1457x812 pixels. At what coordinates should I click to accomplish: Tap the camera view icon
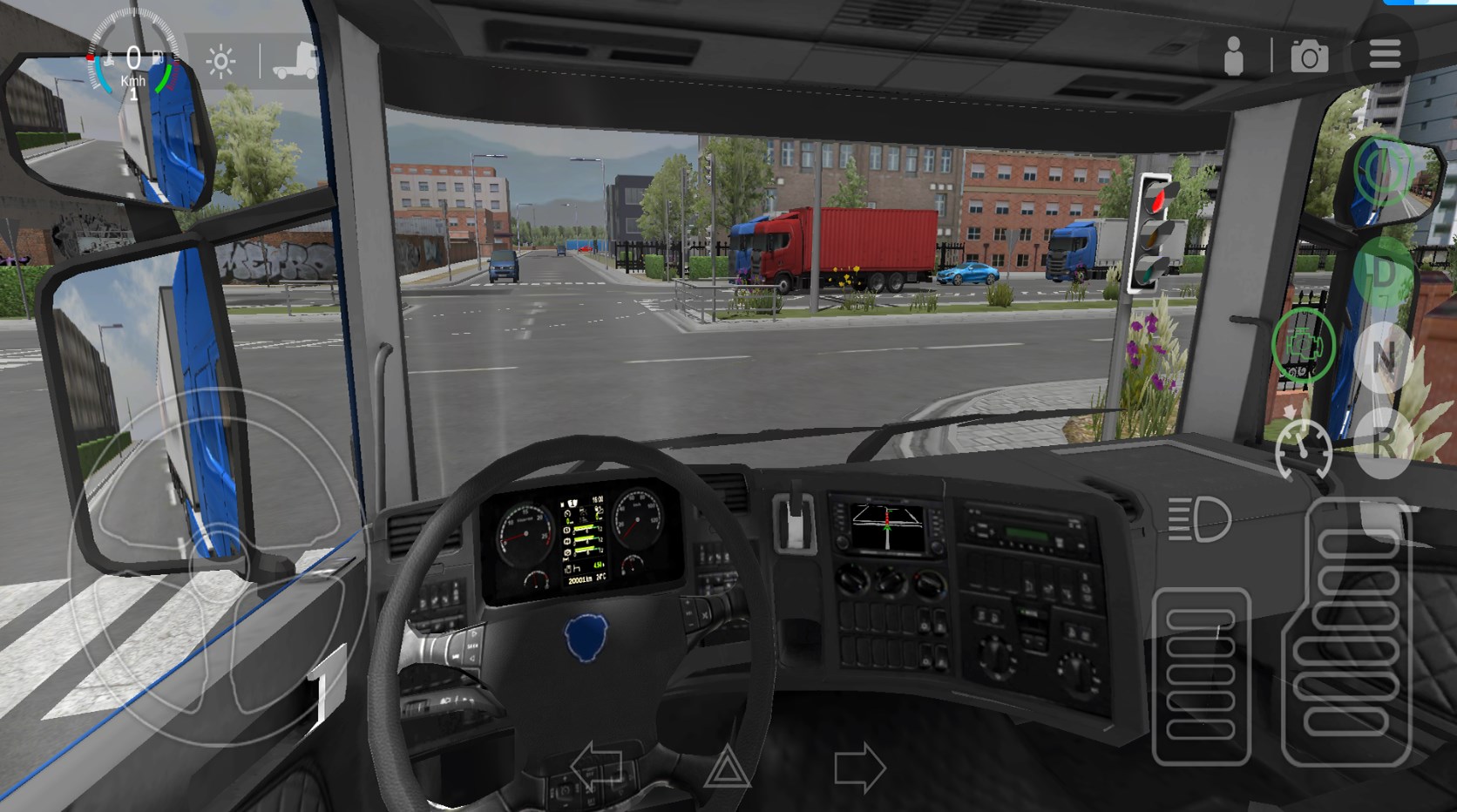pyautogui.click(x=1309, y=57)
